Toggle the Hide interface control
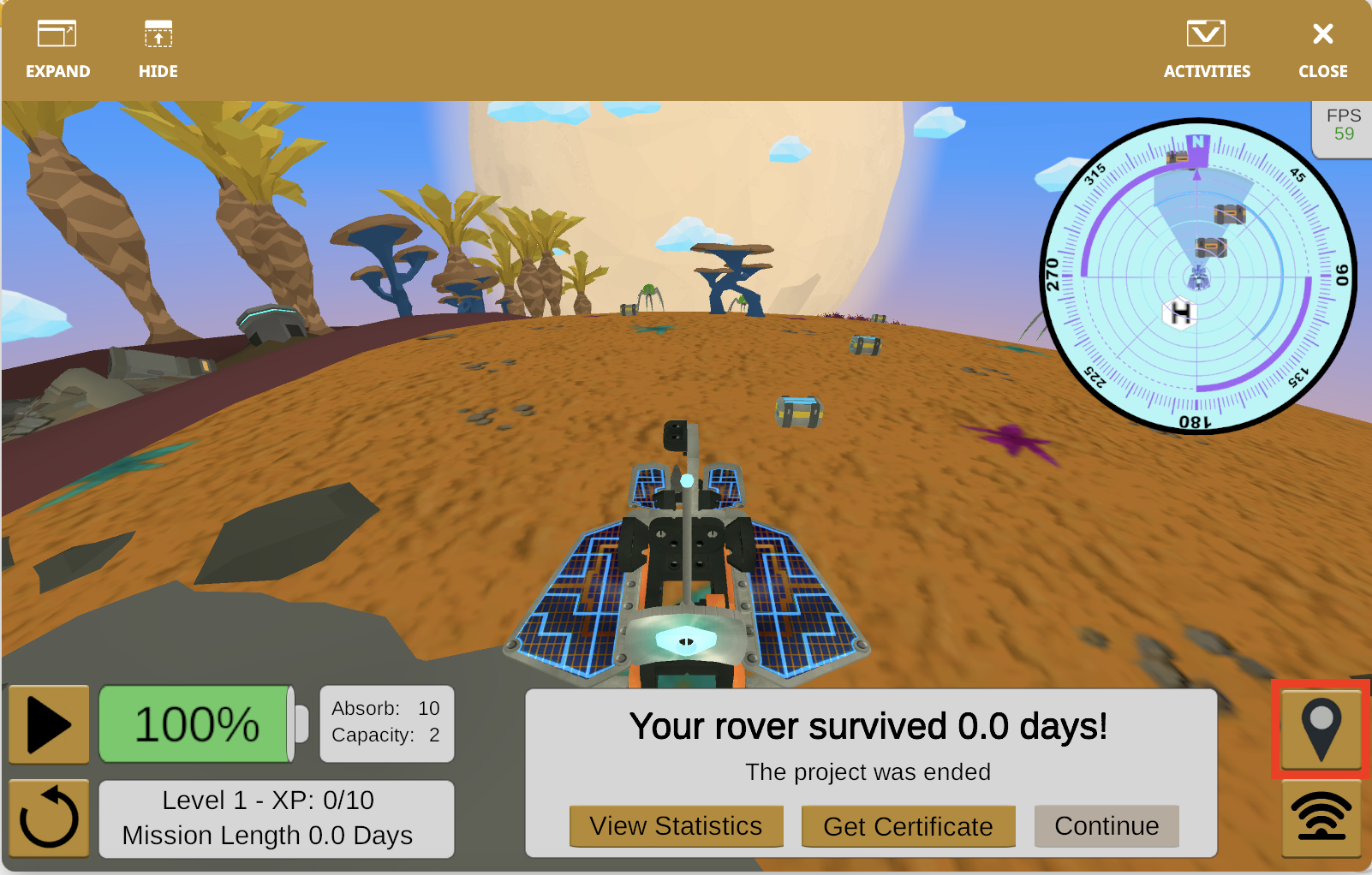This screenshot has height=875, width=1372. pyautogui.click(x=158, y=47)
